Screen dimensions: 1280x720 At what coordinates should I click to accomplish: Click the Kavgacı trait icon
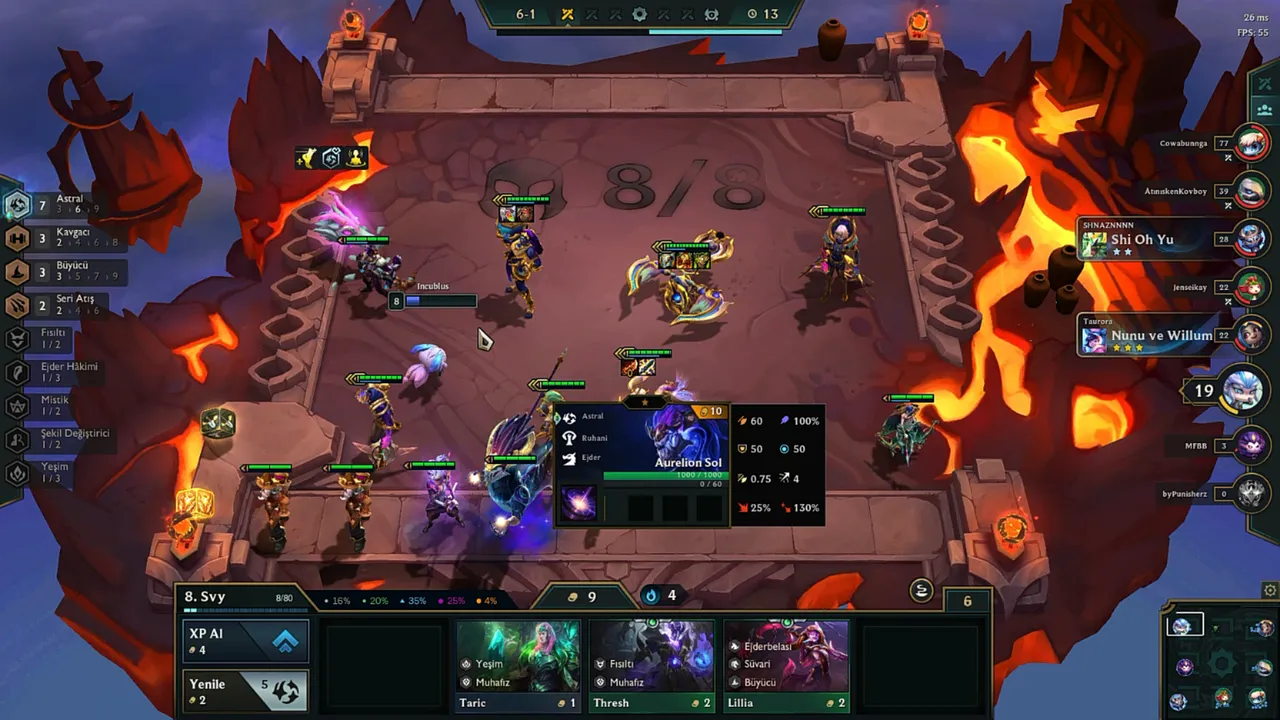click(x=16, y=239)
